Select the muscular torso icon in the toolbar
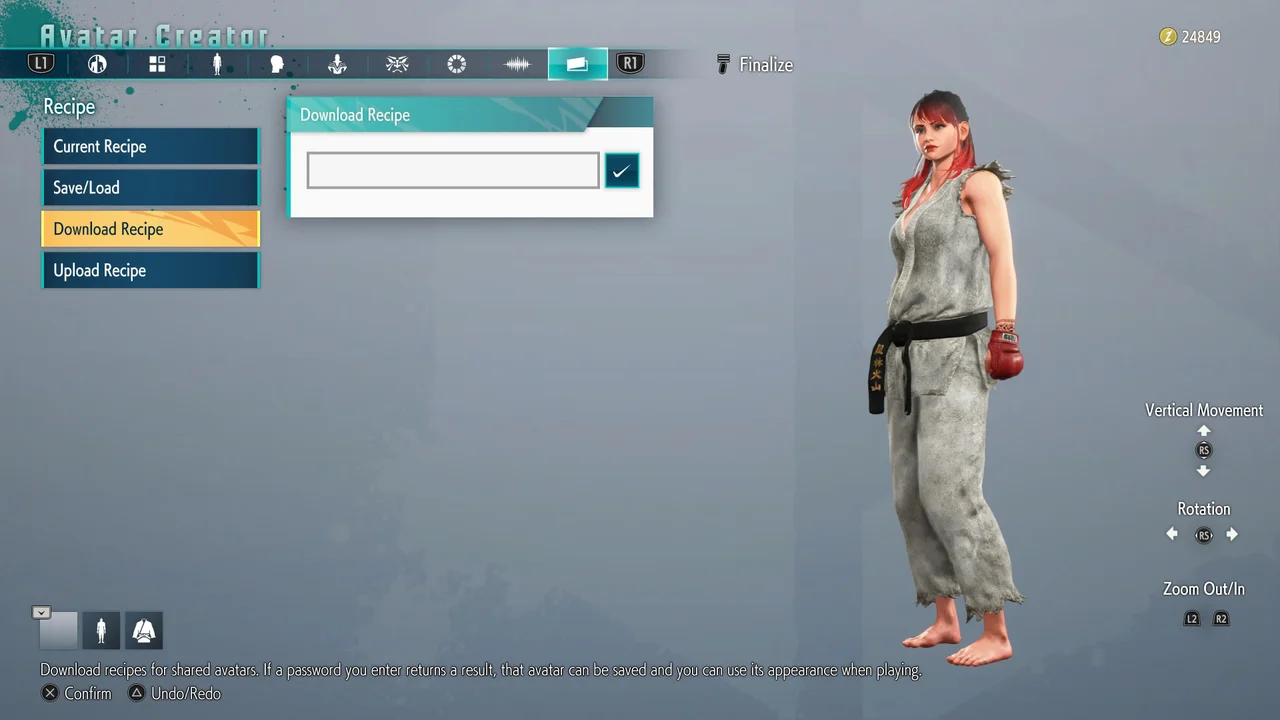 [337, 64]
